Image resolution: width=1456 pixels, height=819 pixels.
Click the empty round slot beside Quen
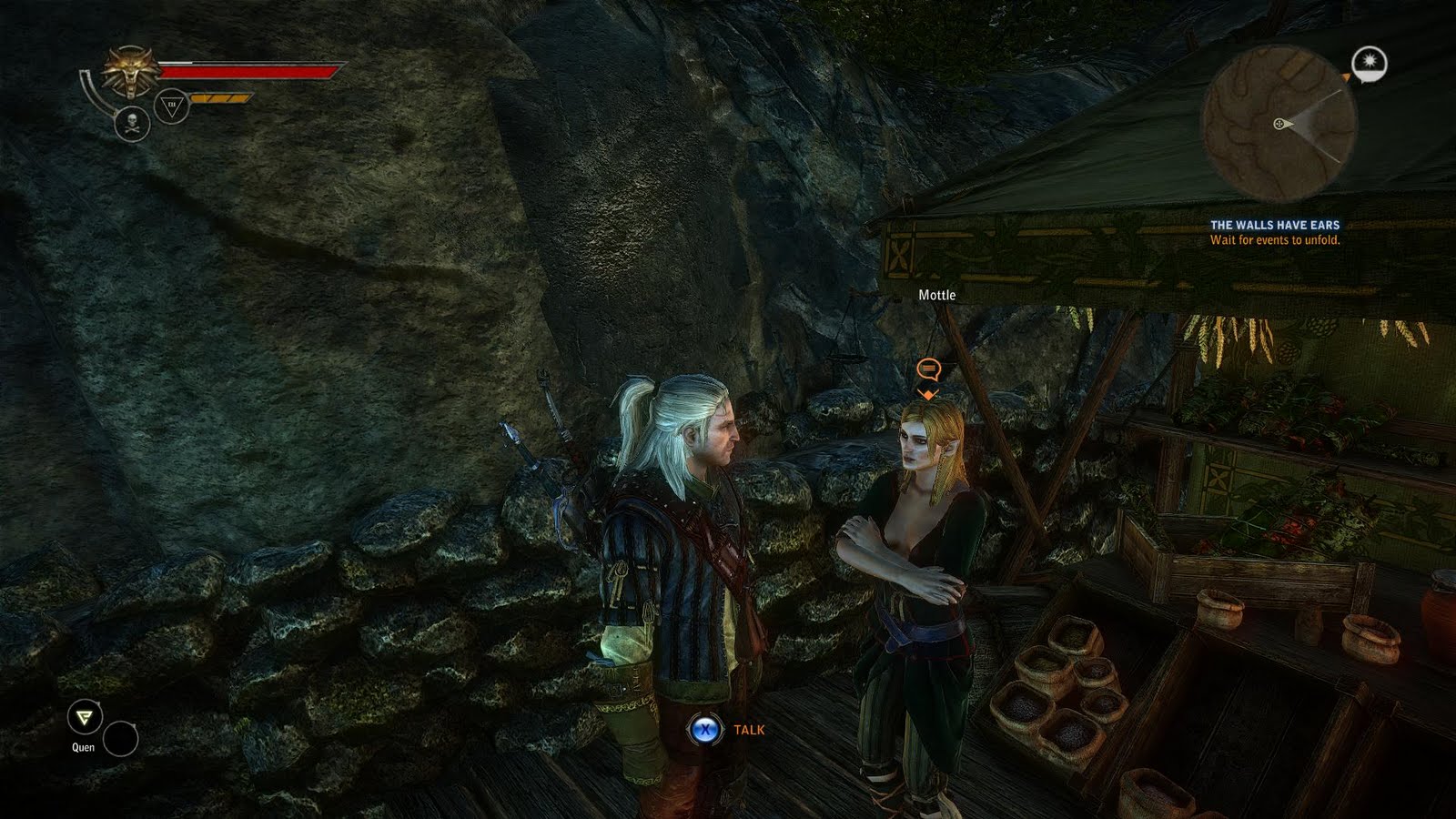120,739
